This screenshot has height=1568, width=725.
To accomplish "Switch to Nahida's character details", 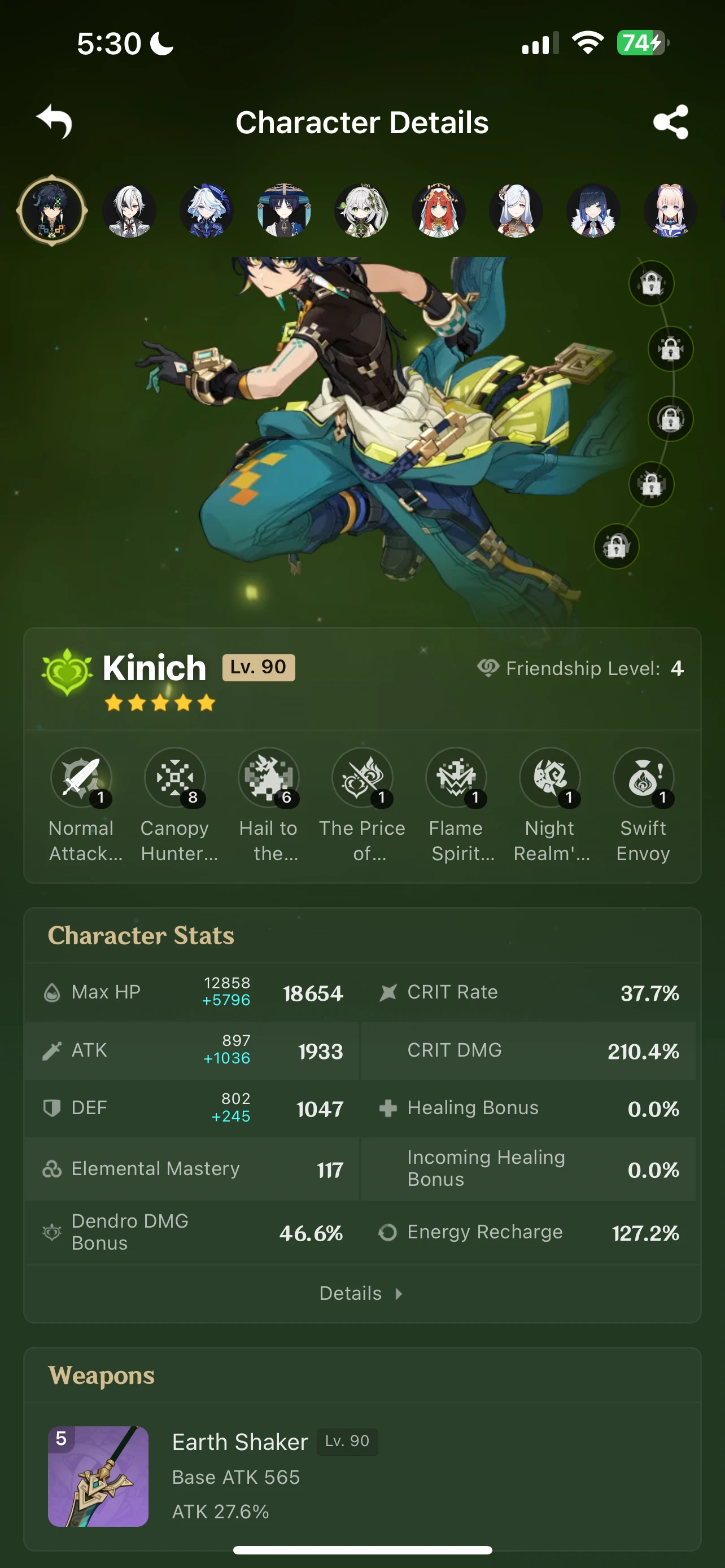I will (x=361, y=210).
